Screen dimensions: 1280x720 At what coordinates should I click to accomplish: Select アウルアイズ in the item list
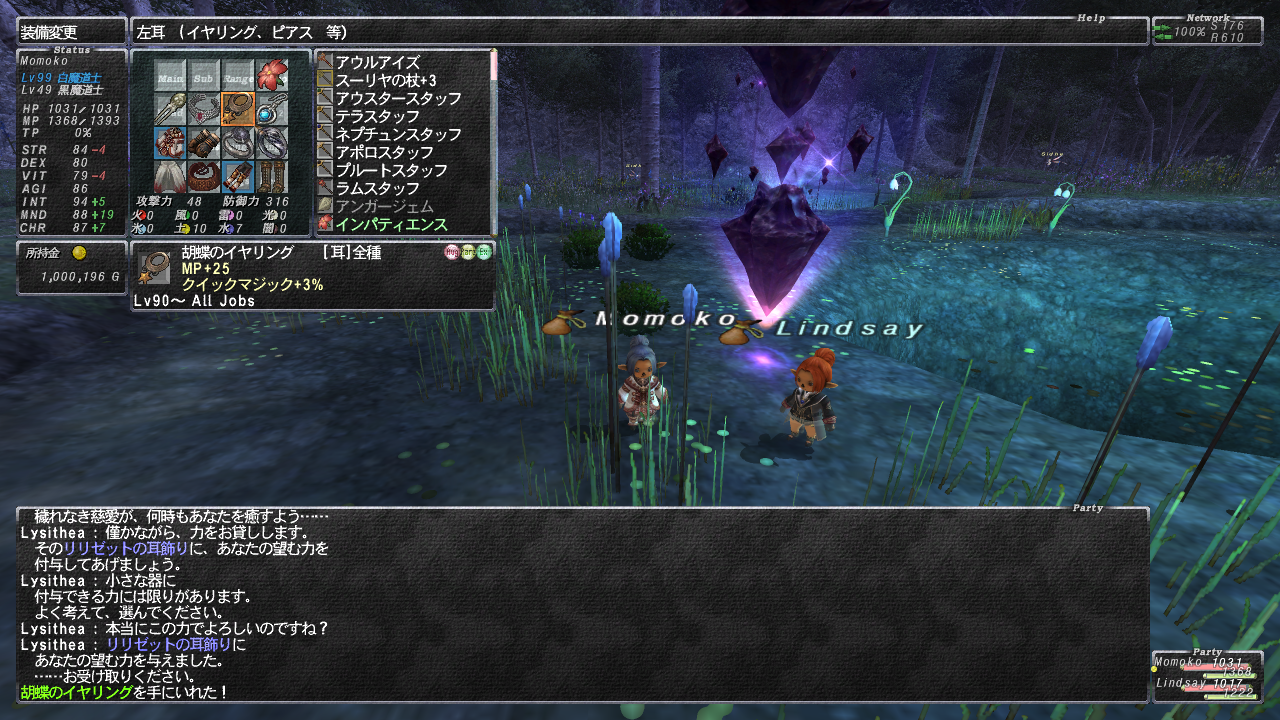[377, 62]
